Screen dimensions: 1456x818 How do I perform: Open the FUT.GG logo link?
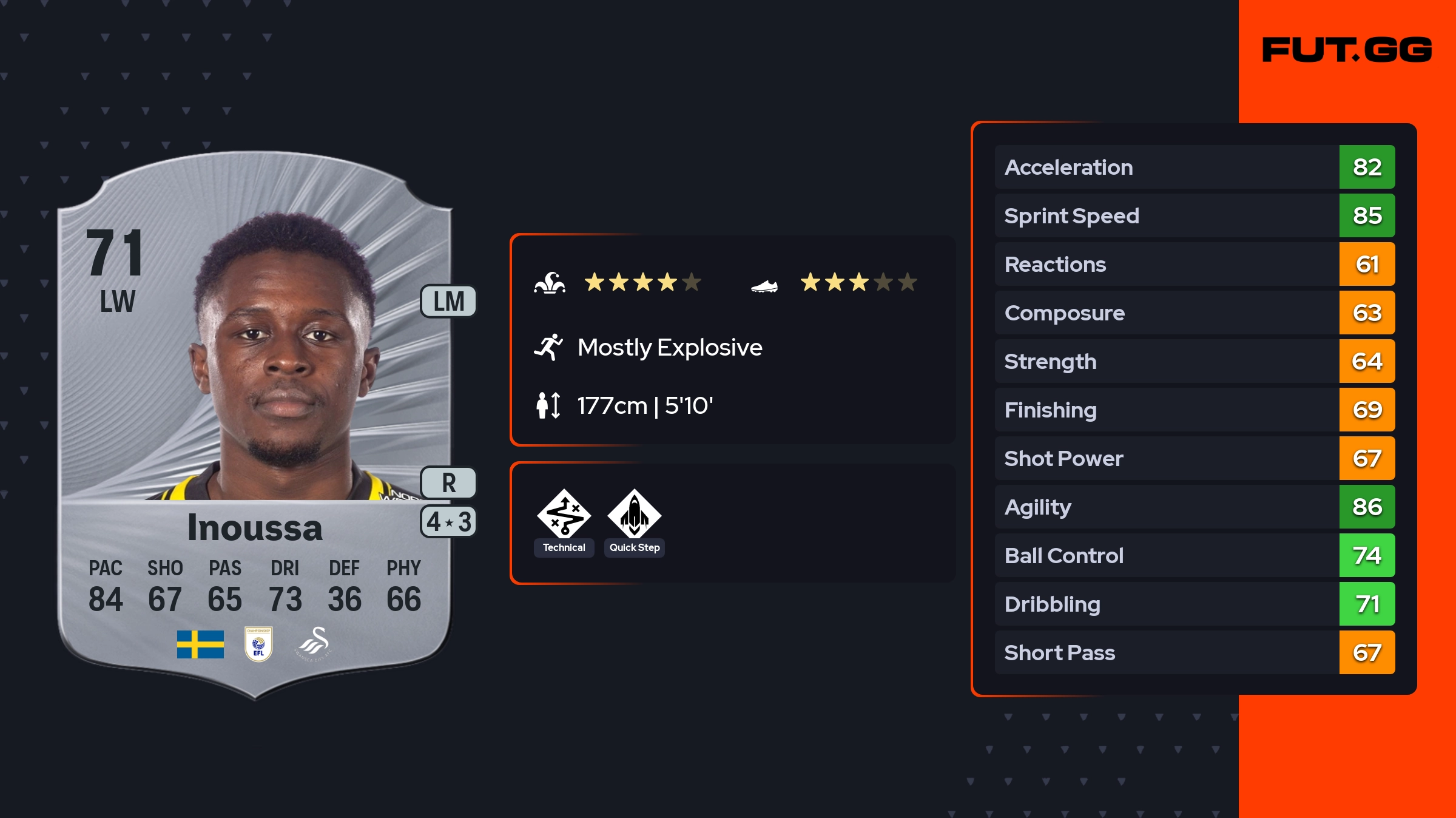1347,50
